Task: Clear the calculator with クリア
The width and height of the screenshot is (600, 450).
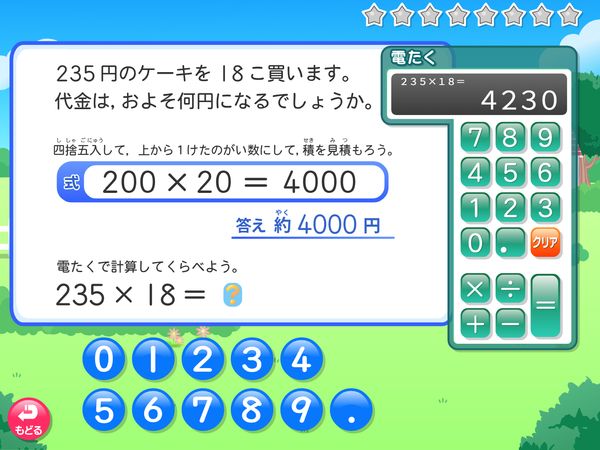Action: [x=544, y=242]
